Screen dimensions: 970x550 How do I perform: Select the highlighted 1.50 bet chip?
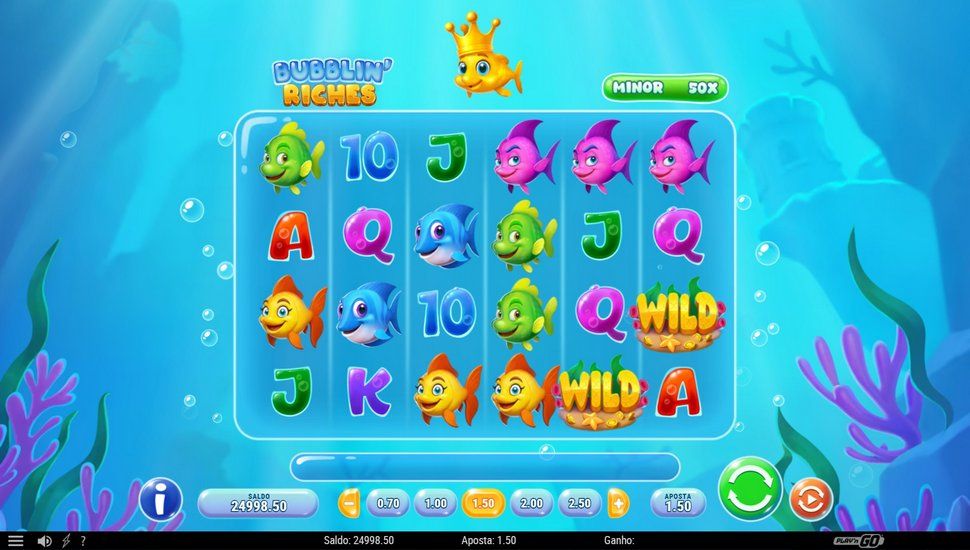point(484,502)
